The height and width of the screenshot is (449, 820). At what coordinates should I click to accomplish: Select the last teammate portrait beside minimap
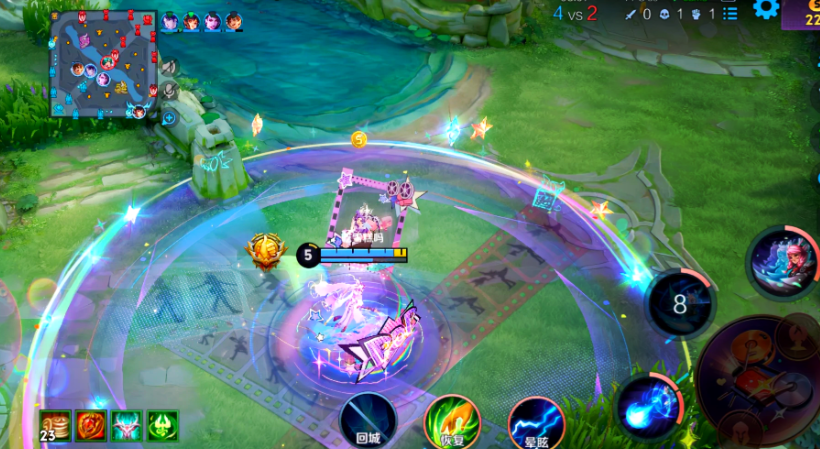234,21
